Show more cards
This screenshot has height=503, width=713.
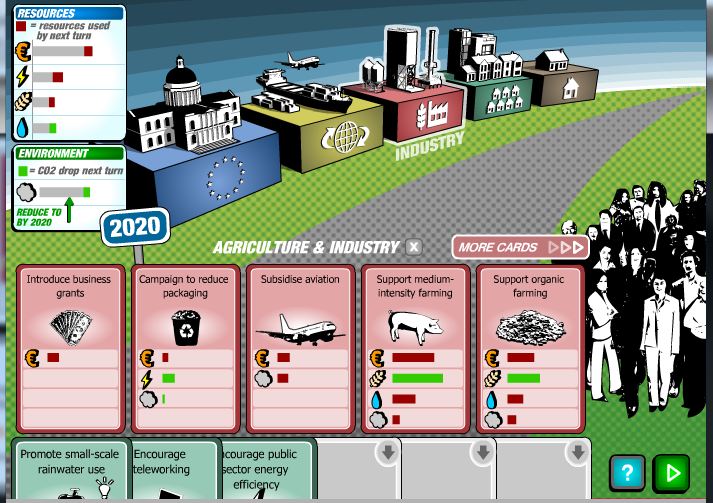pos(520,247)
